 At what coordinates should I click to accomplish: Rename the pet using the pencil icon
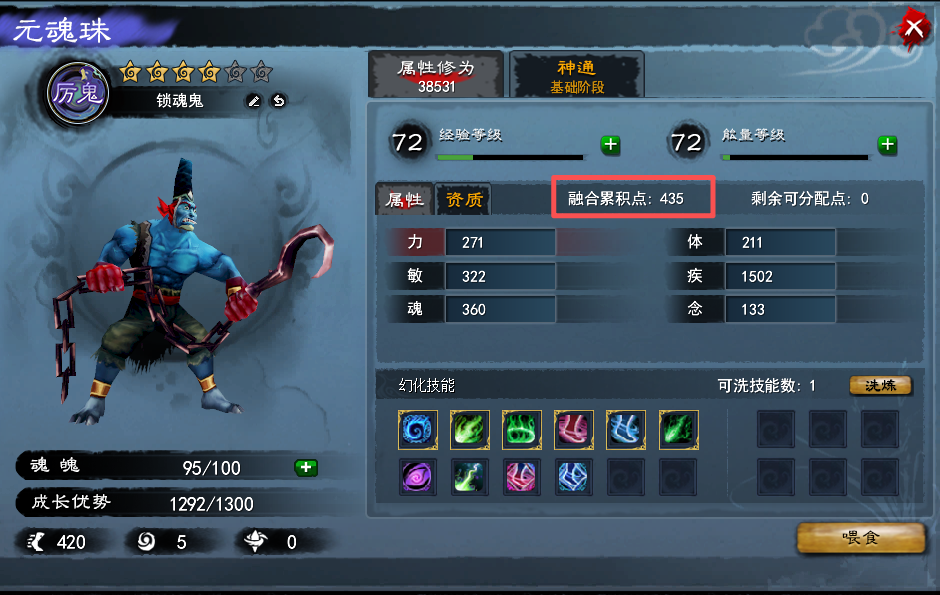tap(254, 100)
